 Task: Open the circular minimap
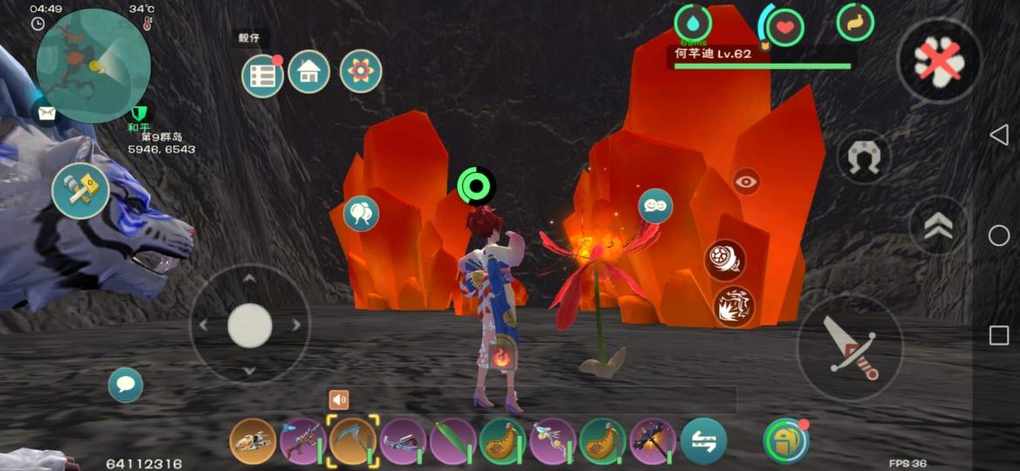click(x=92, y=66)
